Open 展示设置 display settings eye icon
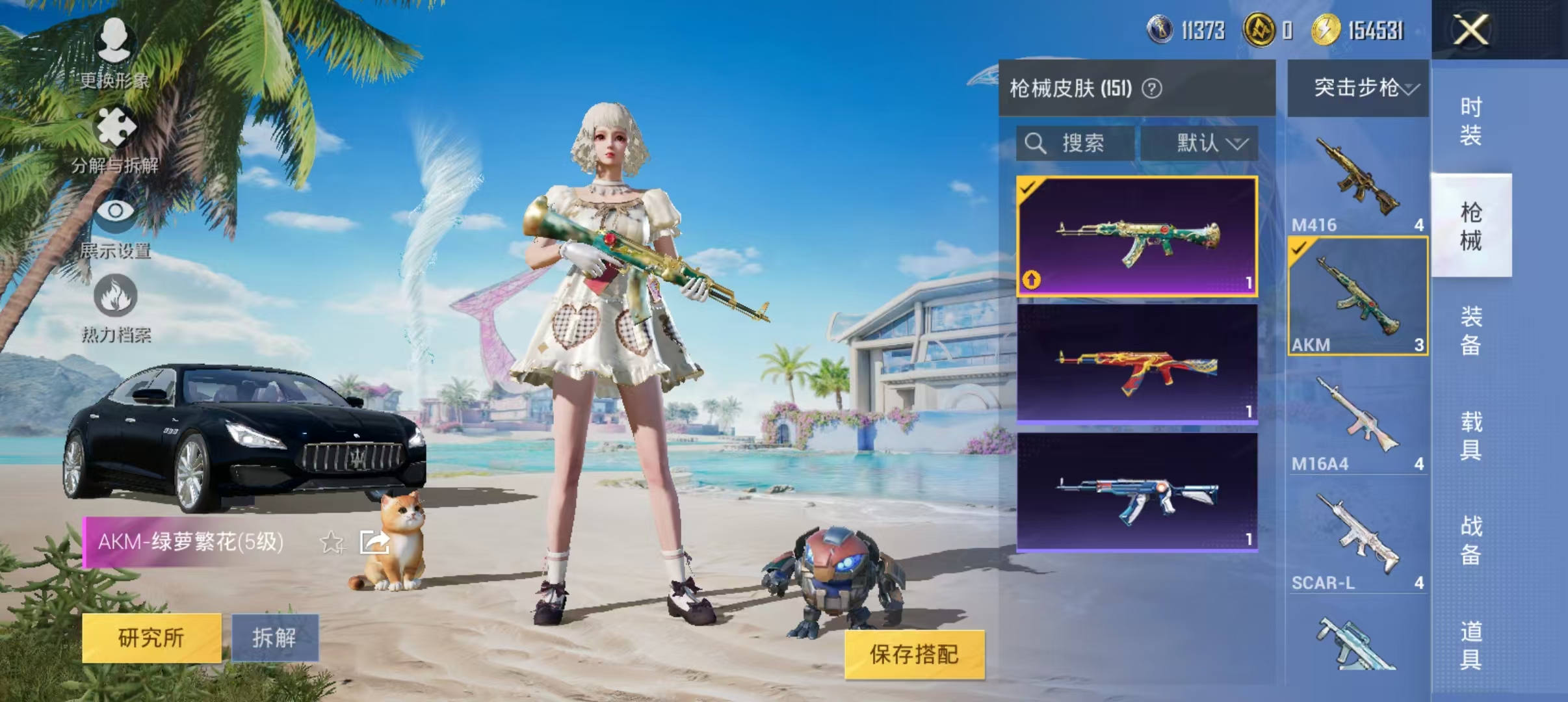The width and height of the screenshot is (1568, 702). pyautogui.click(x=116, y=212)
